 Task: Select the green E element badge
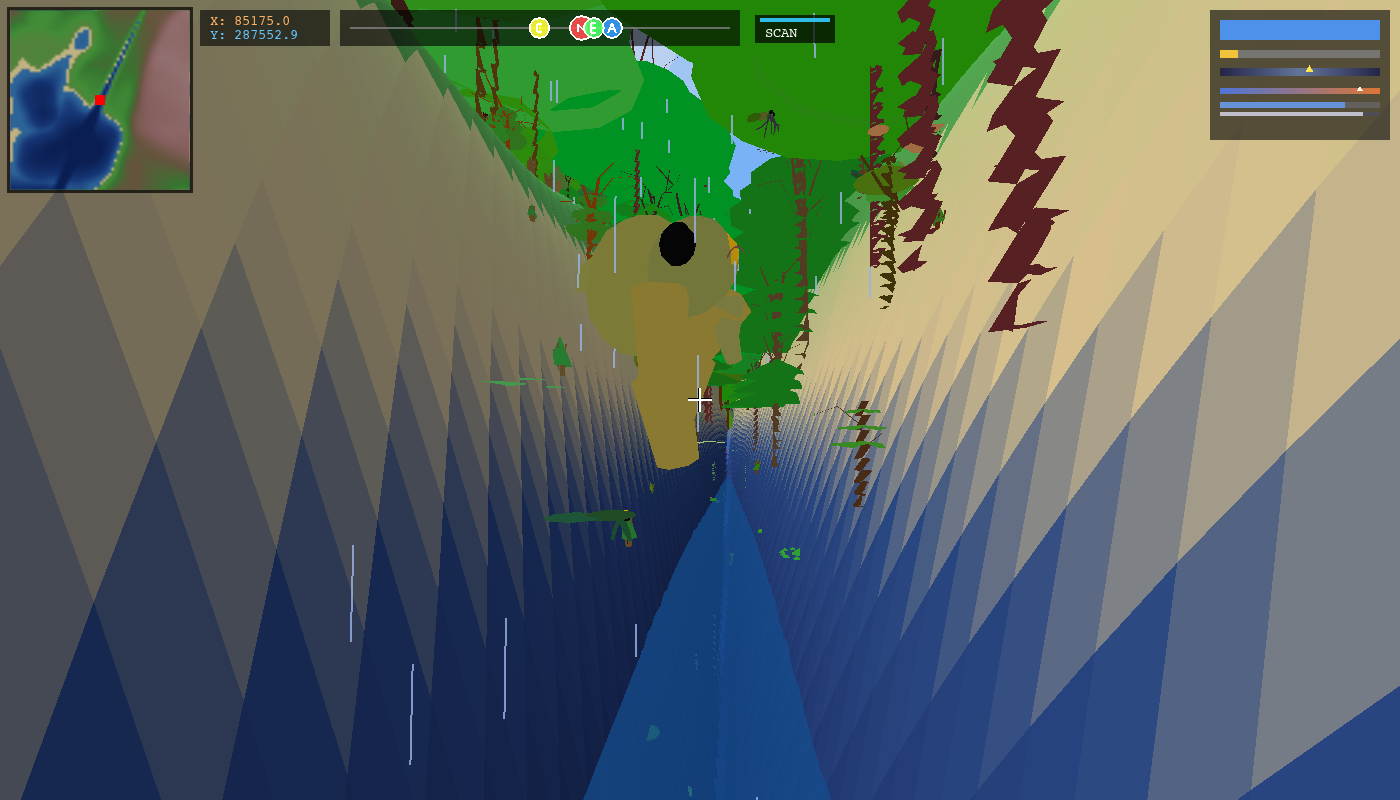pyautogui.click(x=593, y=28)
